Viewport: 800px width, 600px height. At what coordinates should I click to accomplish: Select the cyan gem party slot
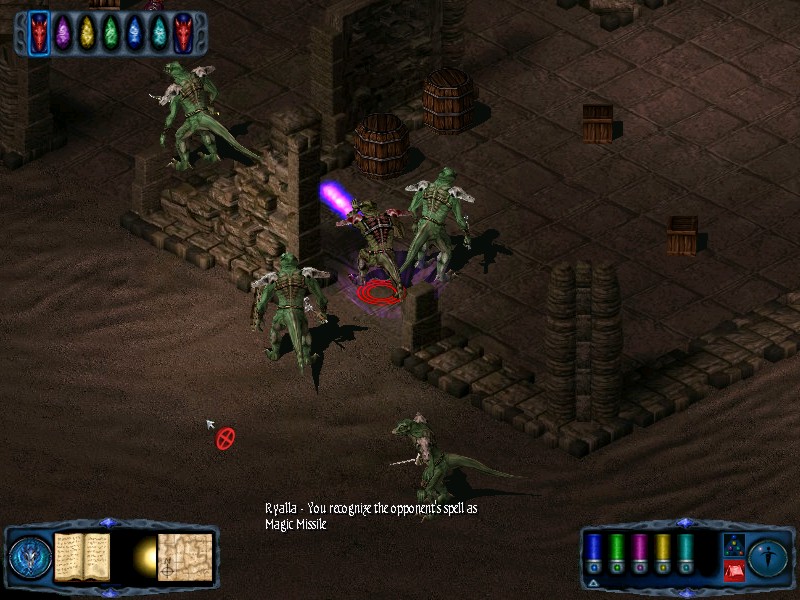tap(159, 34)
